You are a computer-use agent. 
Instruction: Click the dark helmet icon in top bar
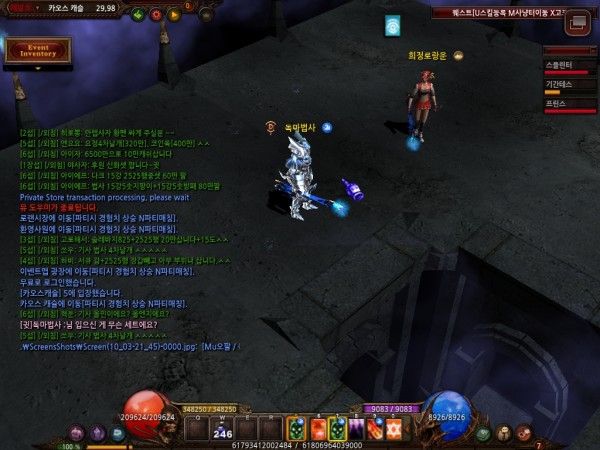205,14
